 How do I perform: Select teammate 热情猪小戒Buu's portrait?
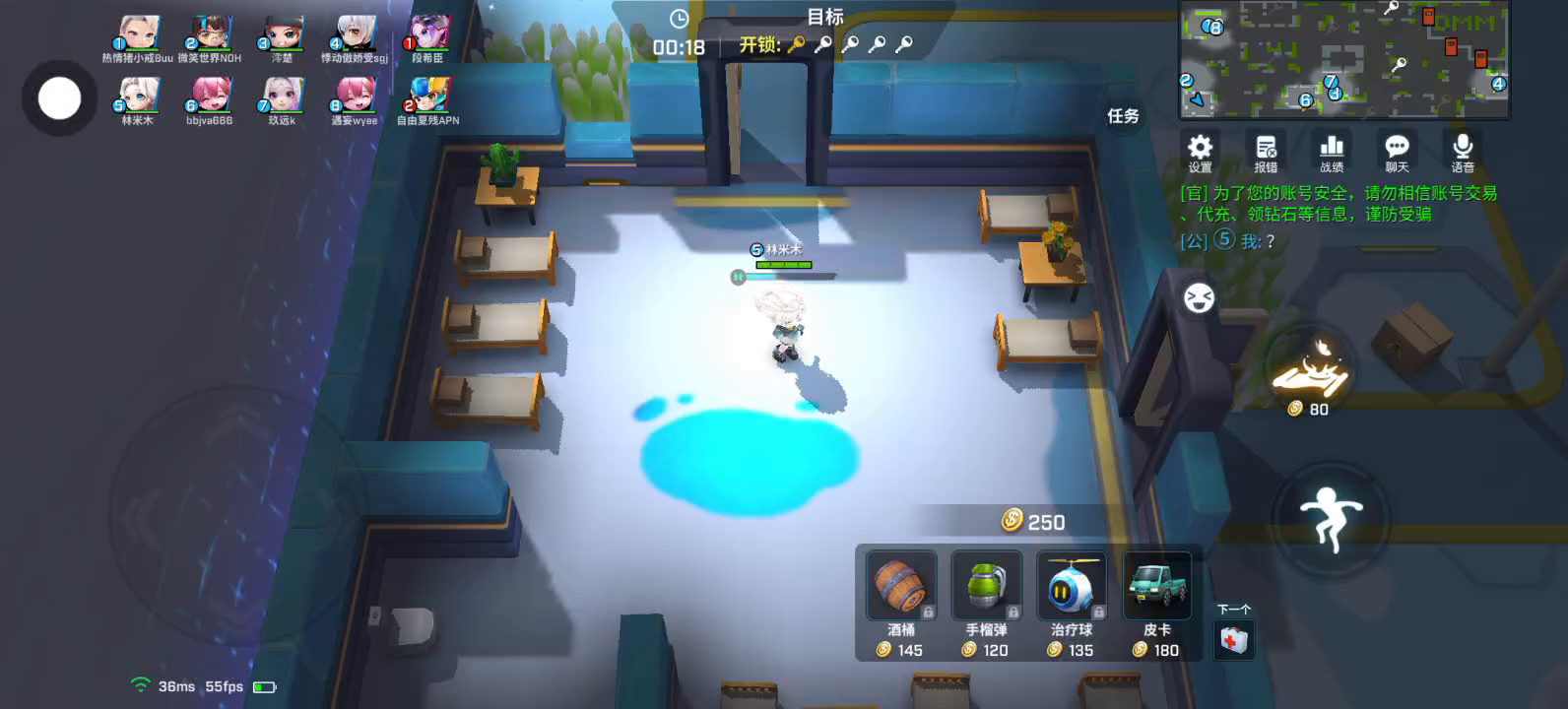coord(138,35)
